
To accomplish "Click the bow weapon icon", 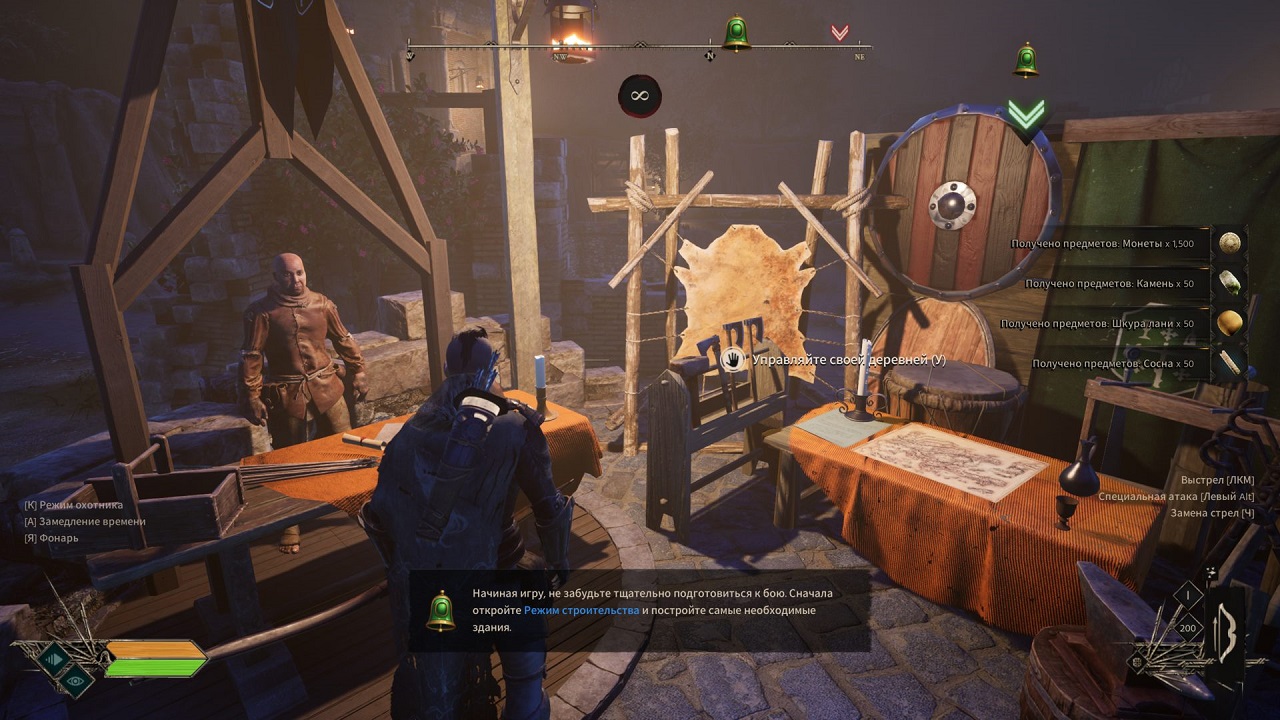I will click(x=1225, y=630).
